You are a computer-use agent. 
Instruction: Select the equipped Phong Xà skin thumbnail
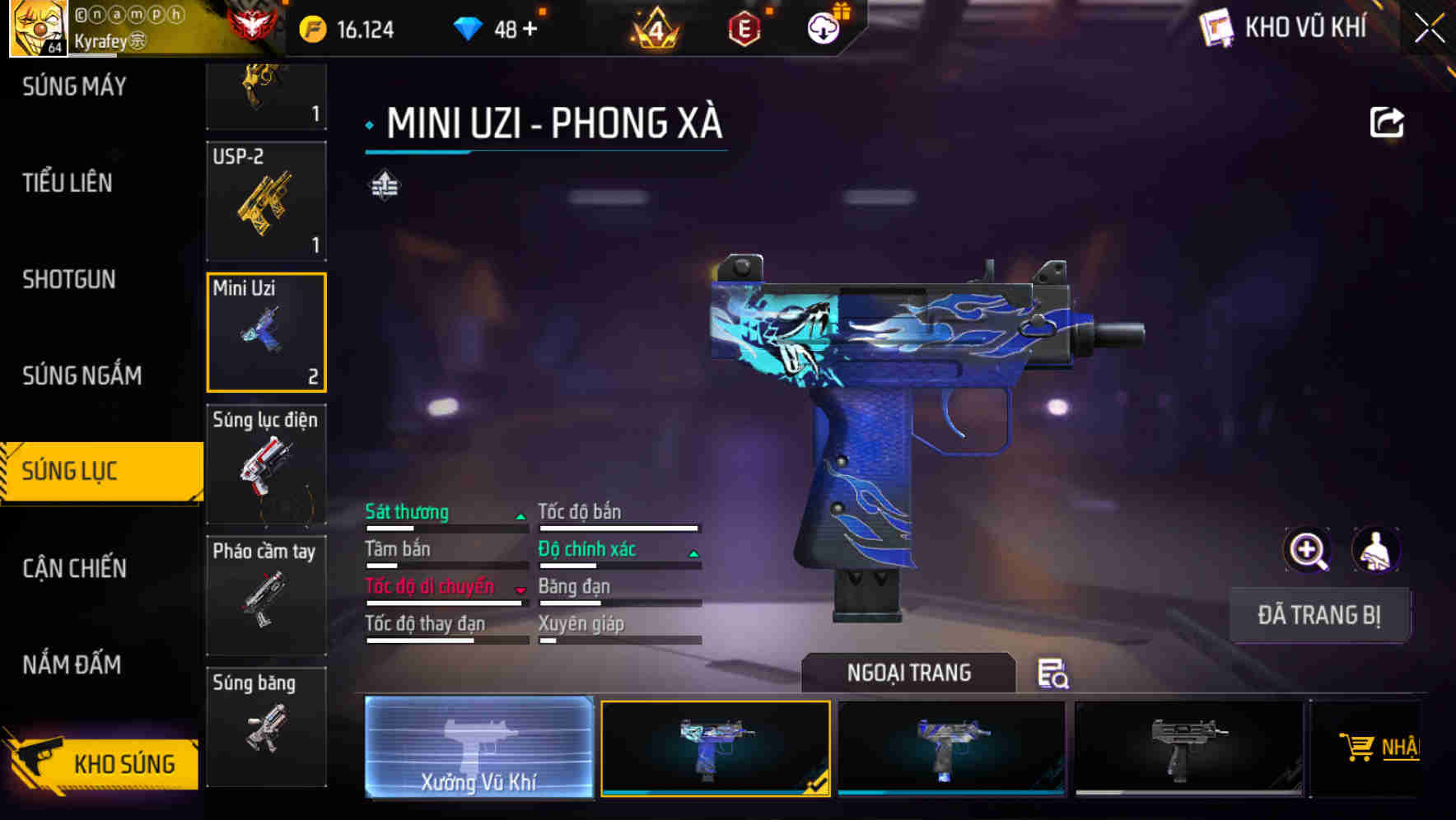click(715, 748)
